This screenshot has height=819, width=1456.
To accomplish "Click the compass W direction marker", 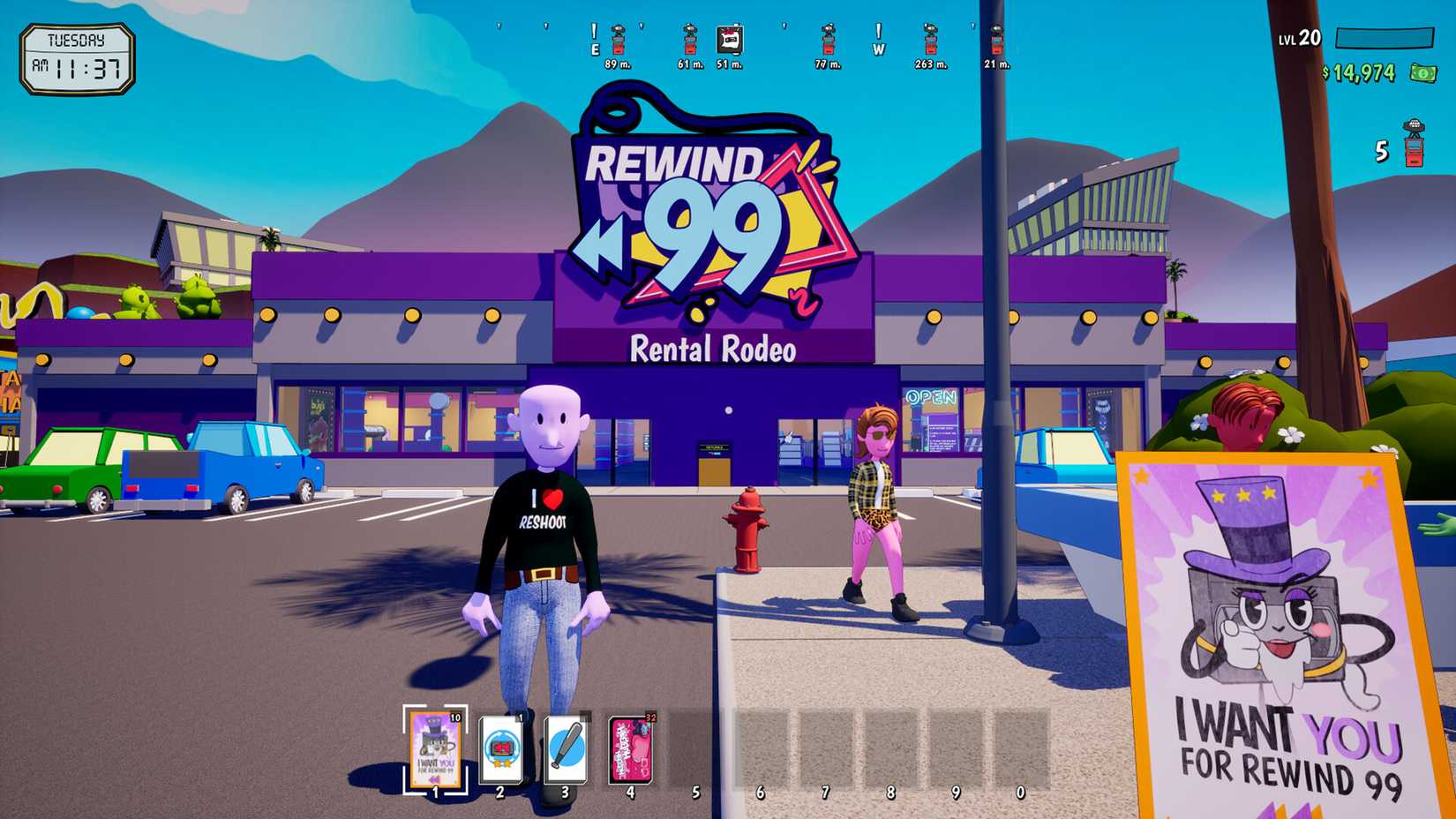I will point(878,49).
